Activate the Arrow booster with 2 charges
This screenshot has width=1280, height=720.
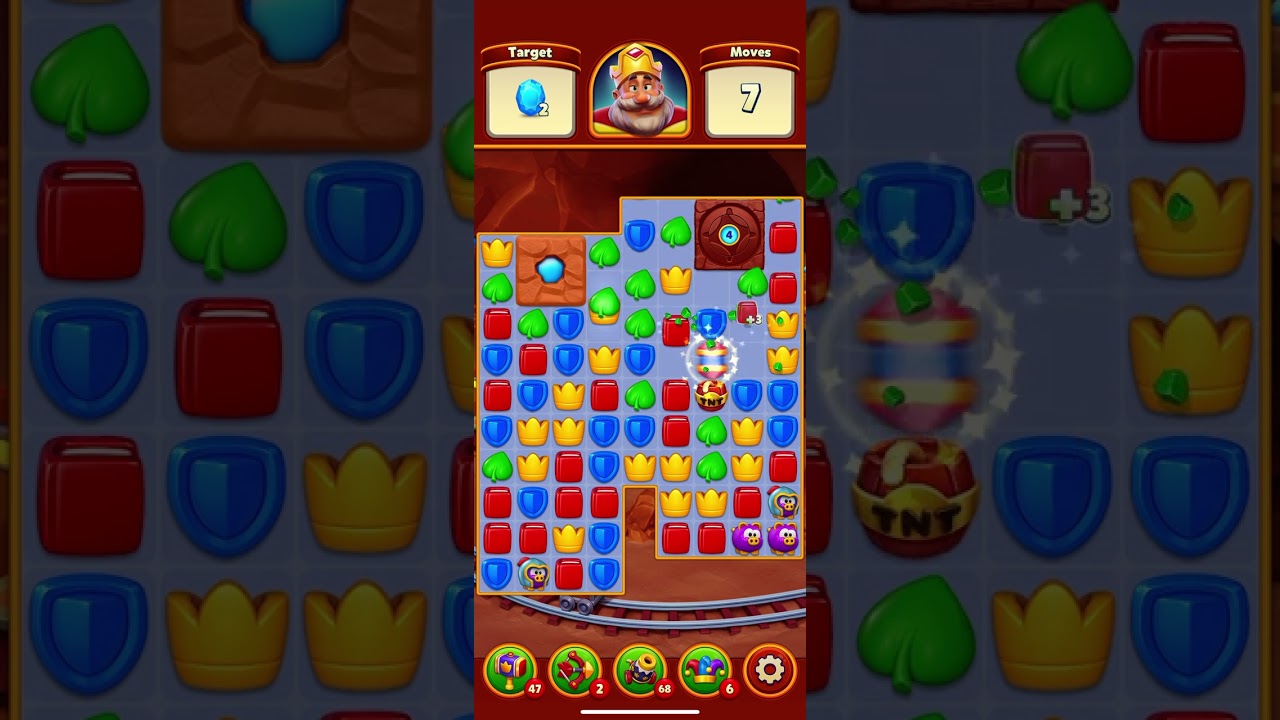[x=575, y=670]
